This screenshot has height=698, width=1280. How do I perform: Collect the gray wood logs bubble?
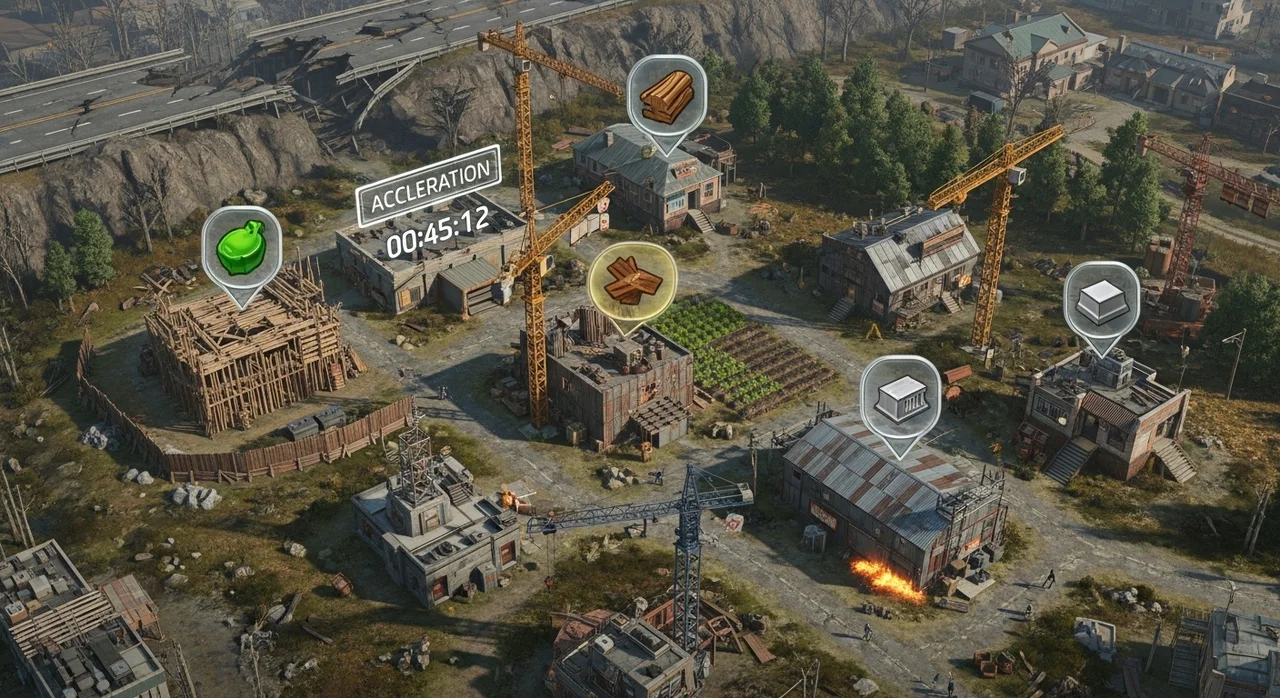(x=666, y=96)
